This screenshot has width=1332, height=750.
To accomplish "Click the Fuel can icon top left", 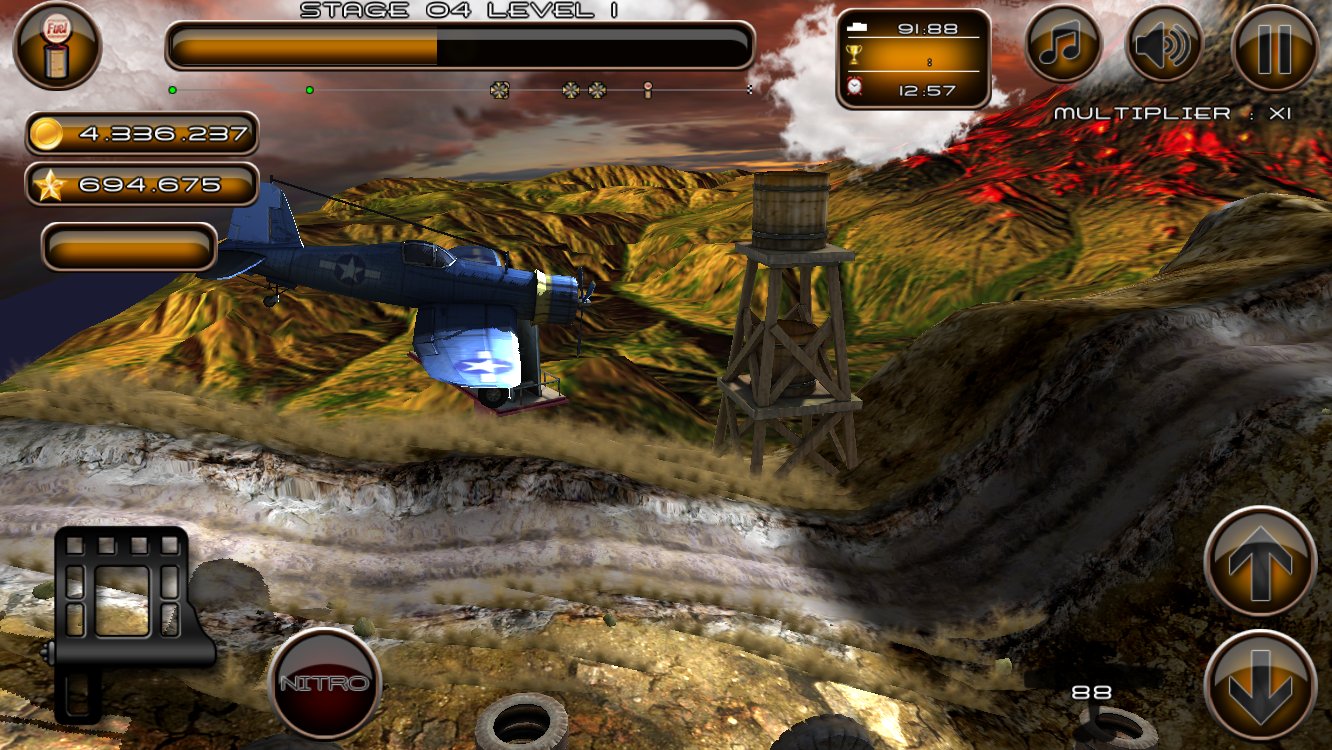I will [58, 45].
